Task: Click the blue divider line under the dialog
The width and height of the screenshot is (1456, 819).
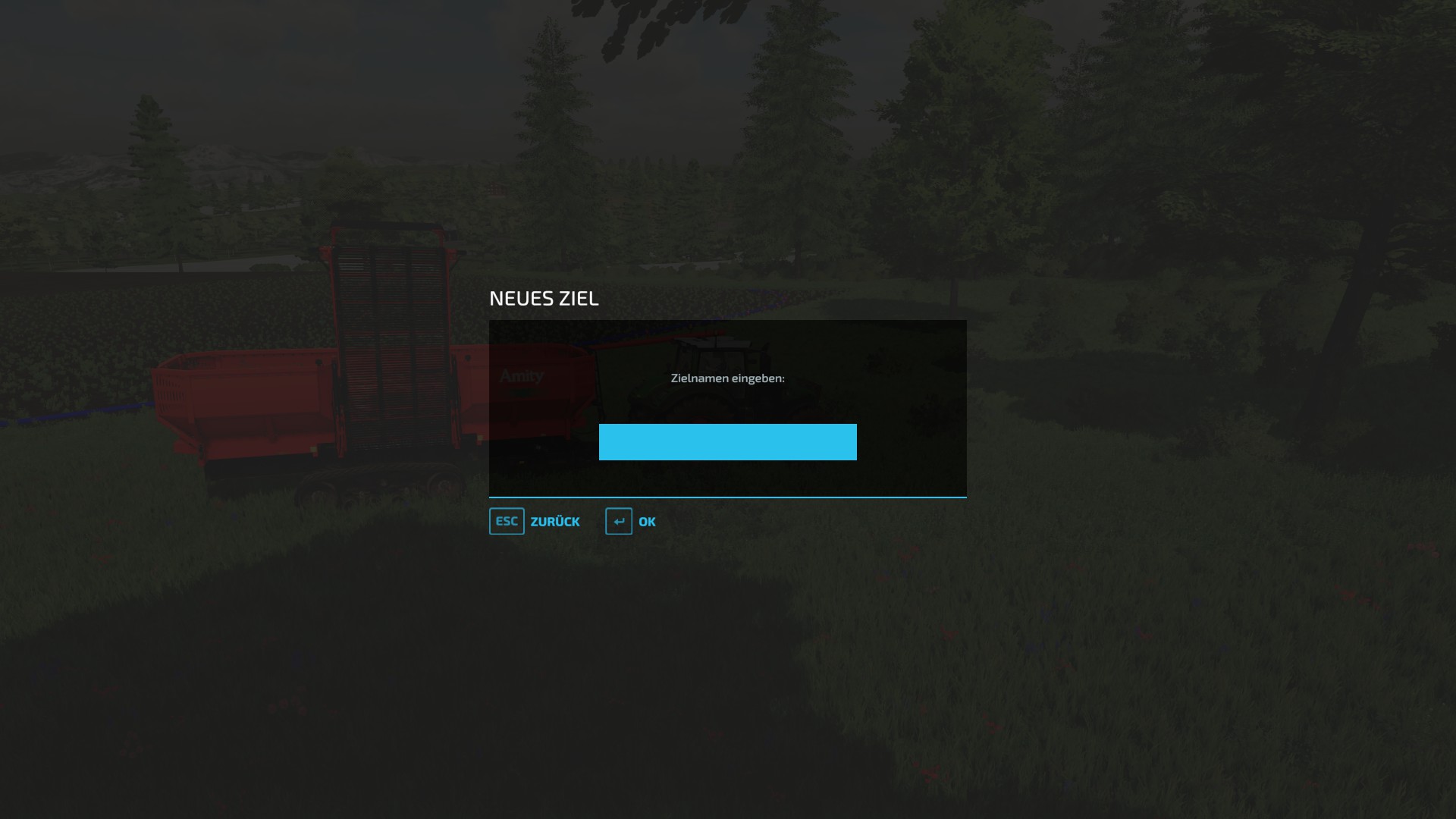Action: (727, 497)
